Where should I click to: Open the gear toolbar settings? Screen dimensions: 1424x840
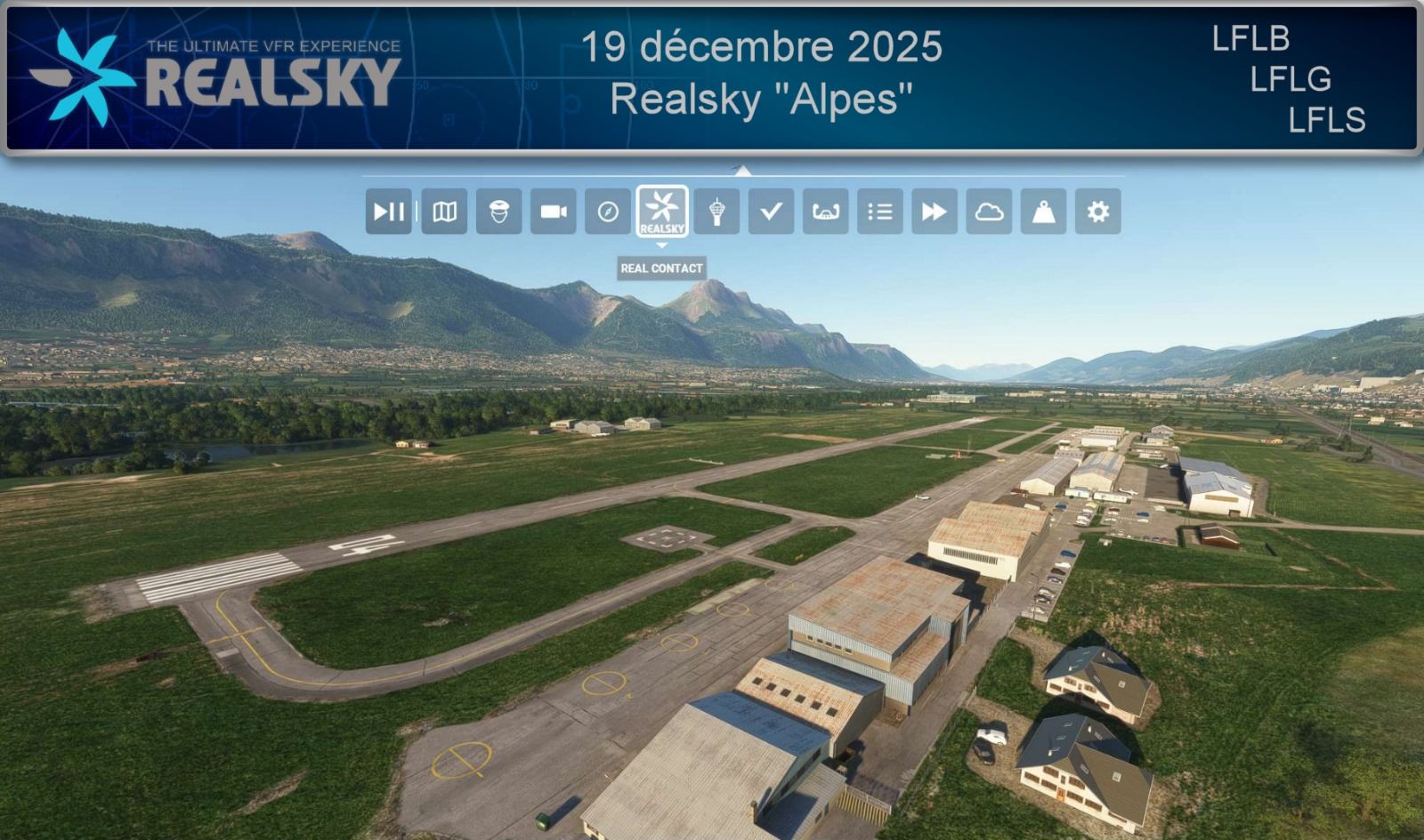click(x=1097, y=212)
